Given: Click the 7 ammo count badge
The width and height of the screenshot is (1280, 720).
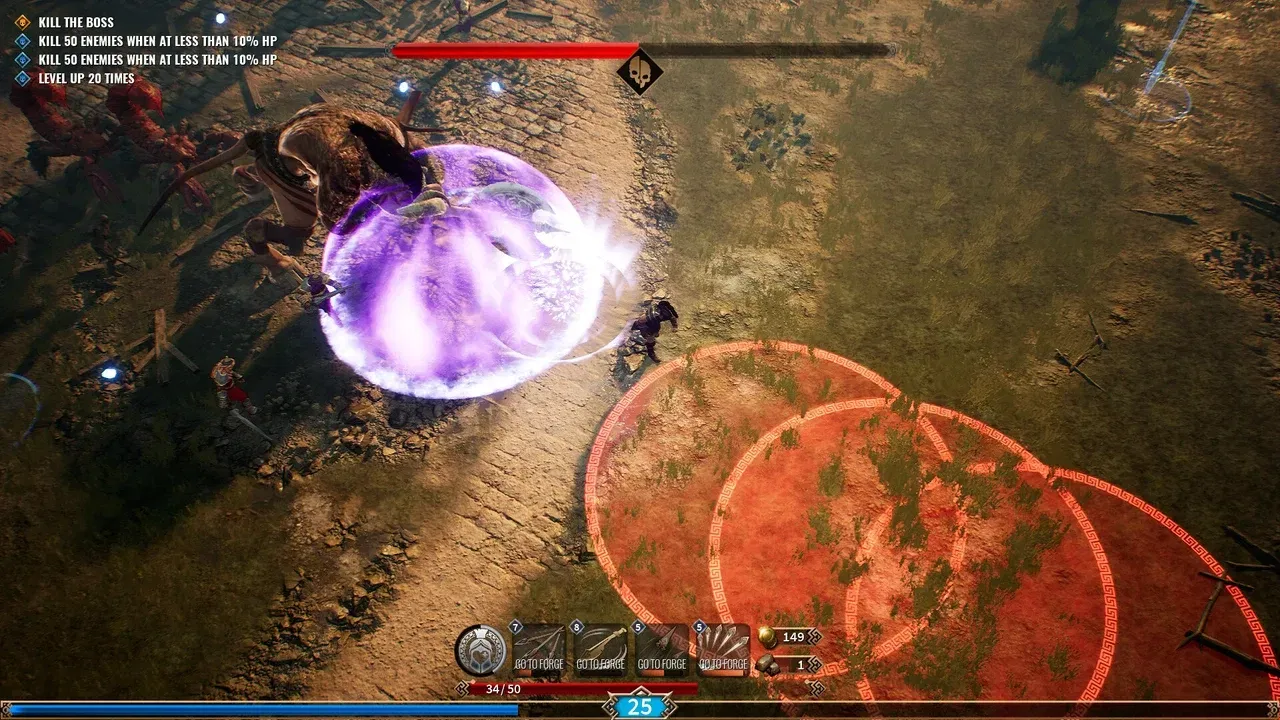Looking at the screenshot, I should pos(514,626).
